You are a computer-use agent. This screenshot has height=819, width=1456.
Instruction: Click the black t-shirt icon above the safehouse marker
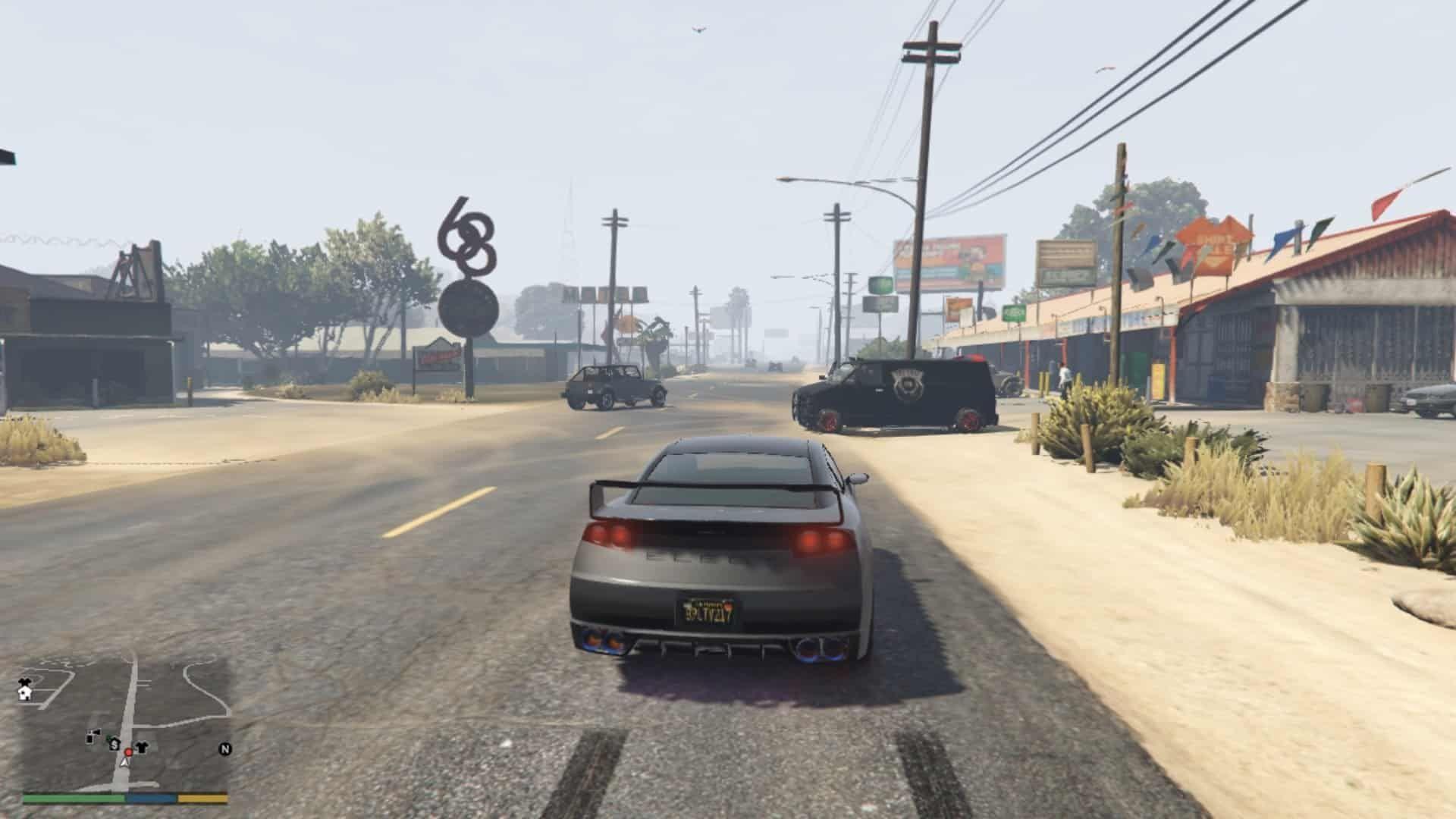24,681
